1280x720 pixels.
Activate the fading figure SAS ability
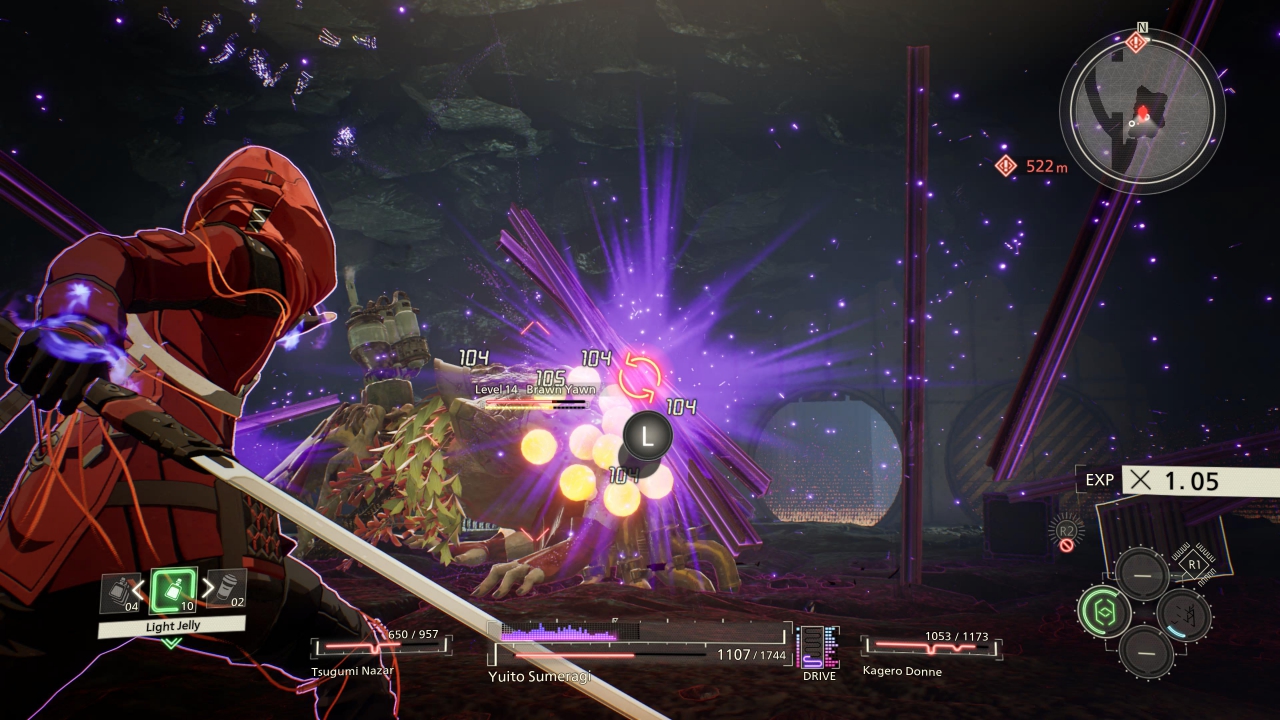click(x=1183, y=614)
